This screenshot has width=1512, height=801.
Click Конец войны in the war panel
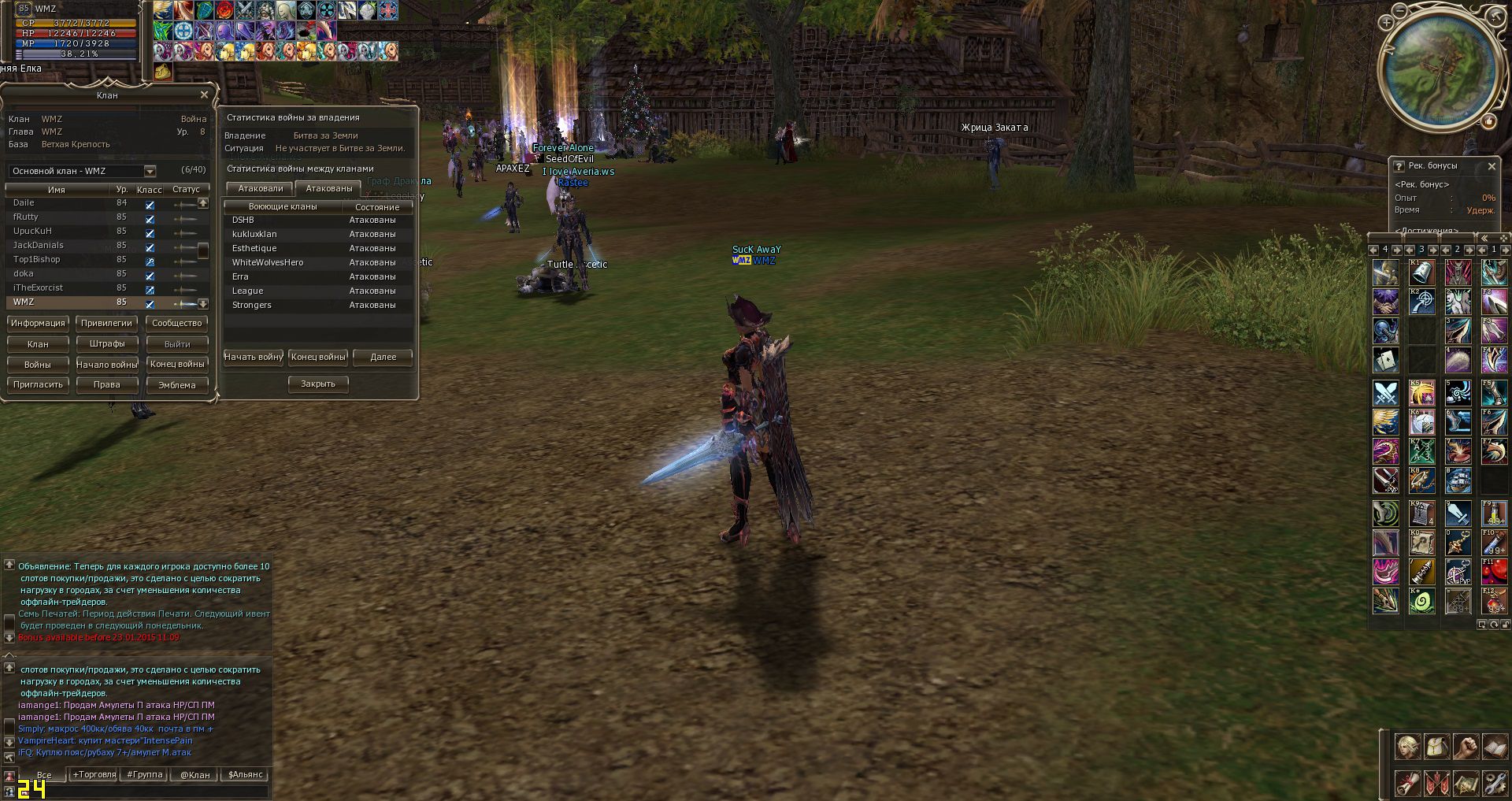[x=318, y=358]
